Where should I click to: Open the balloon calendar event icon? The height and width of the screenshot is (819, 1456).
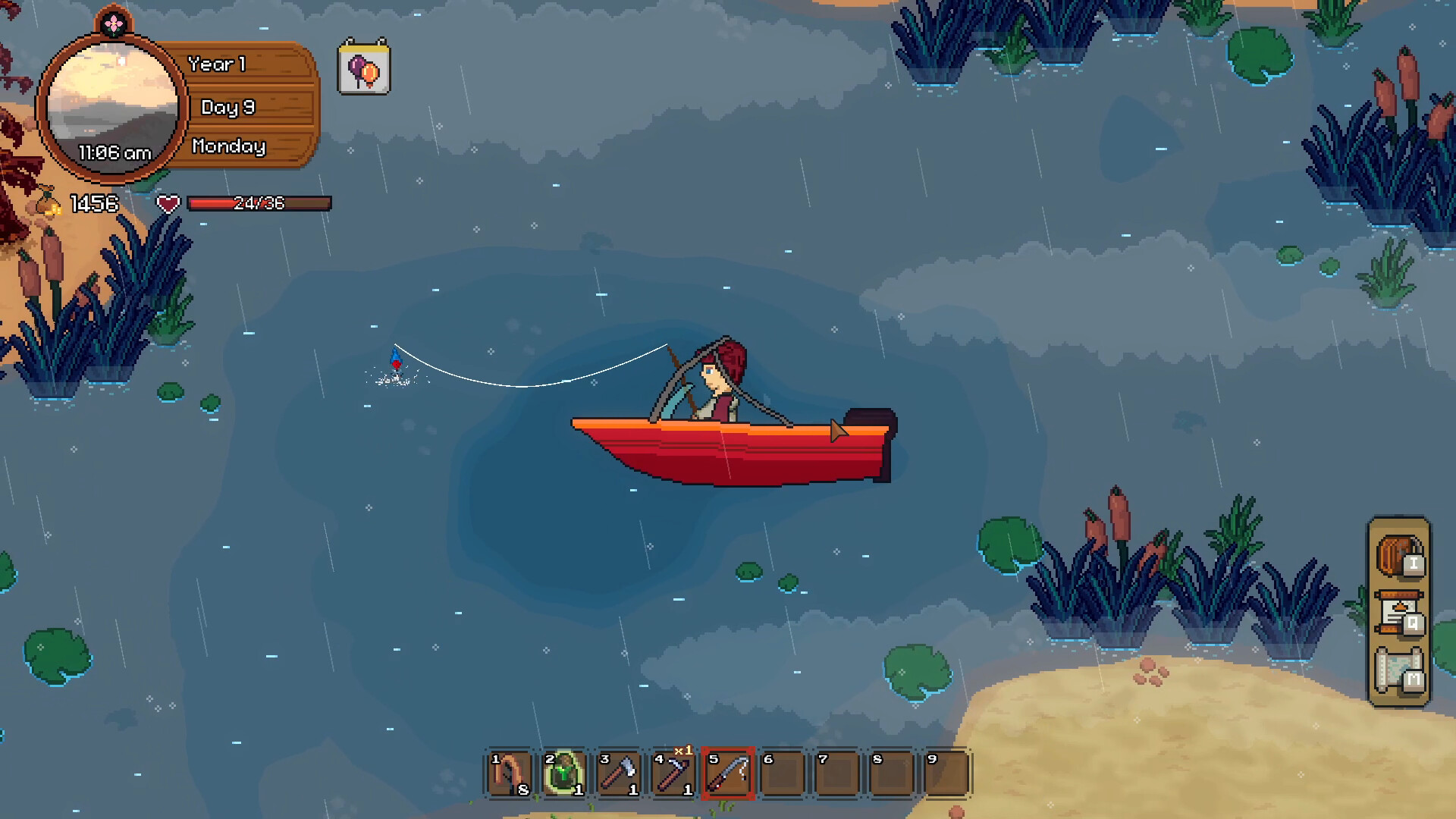point(364,68)
